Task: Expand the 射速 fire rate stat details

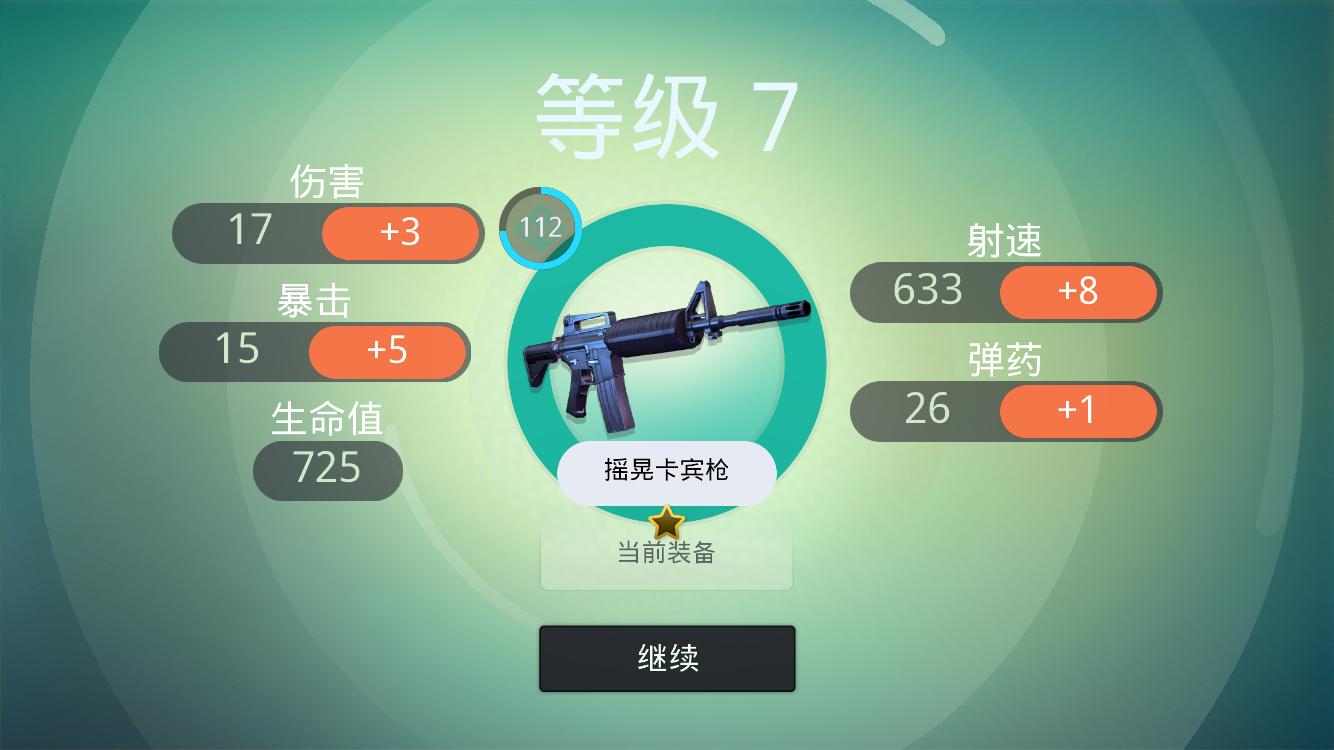Action: (1004, 240)
